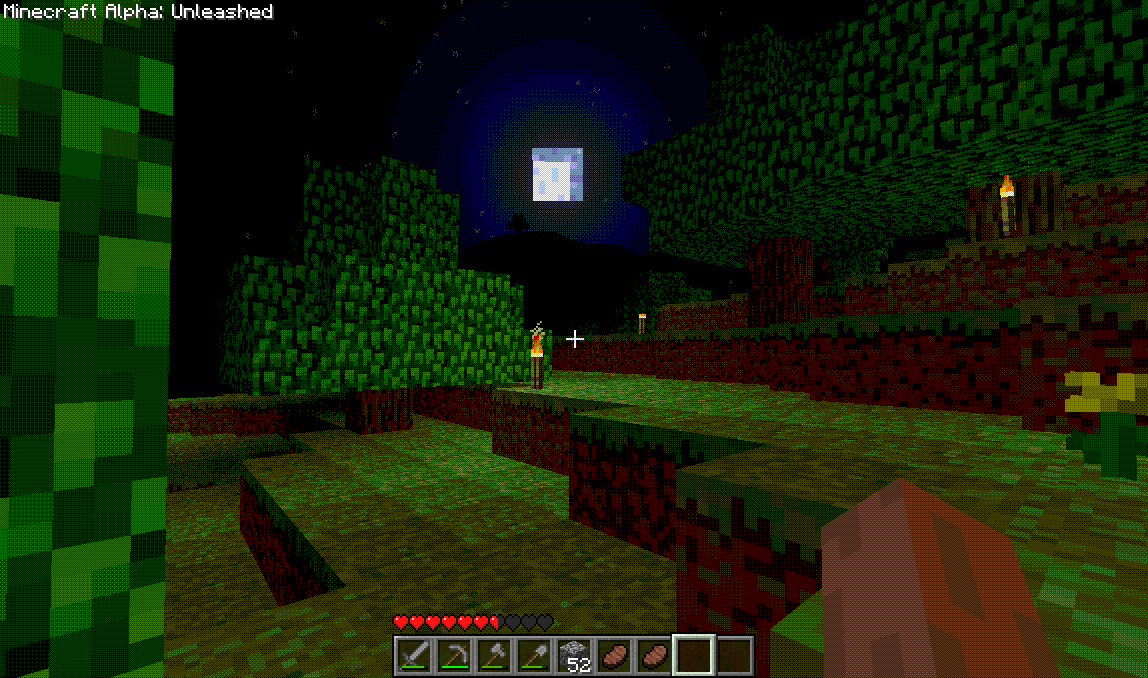Select the cobblestone stack of 52
1148x678 pixels.
pyautogui.click(x=574, y=656)
